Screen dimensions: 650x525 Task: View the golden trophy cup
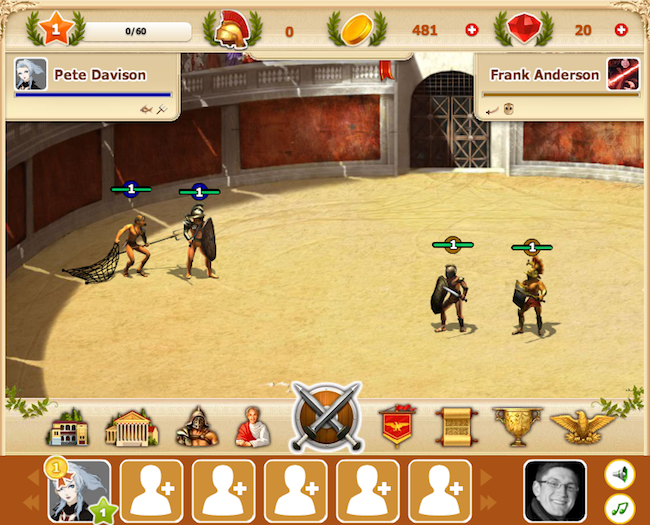click(518, 427)
